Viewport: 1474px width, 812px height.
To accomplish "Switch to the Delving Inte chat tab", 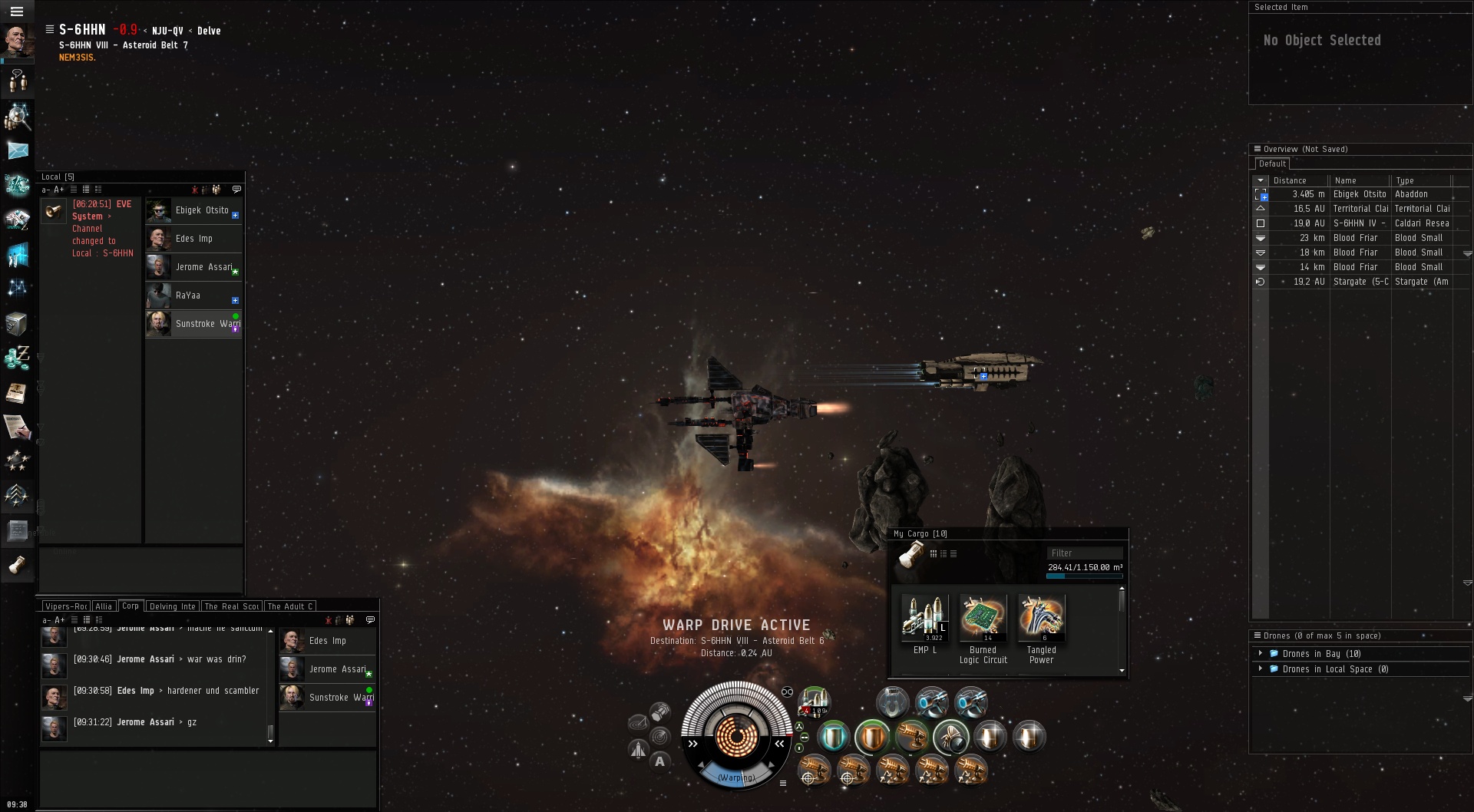I will point(172,606).
